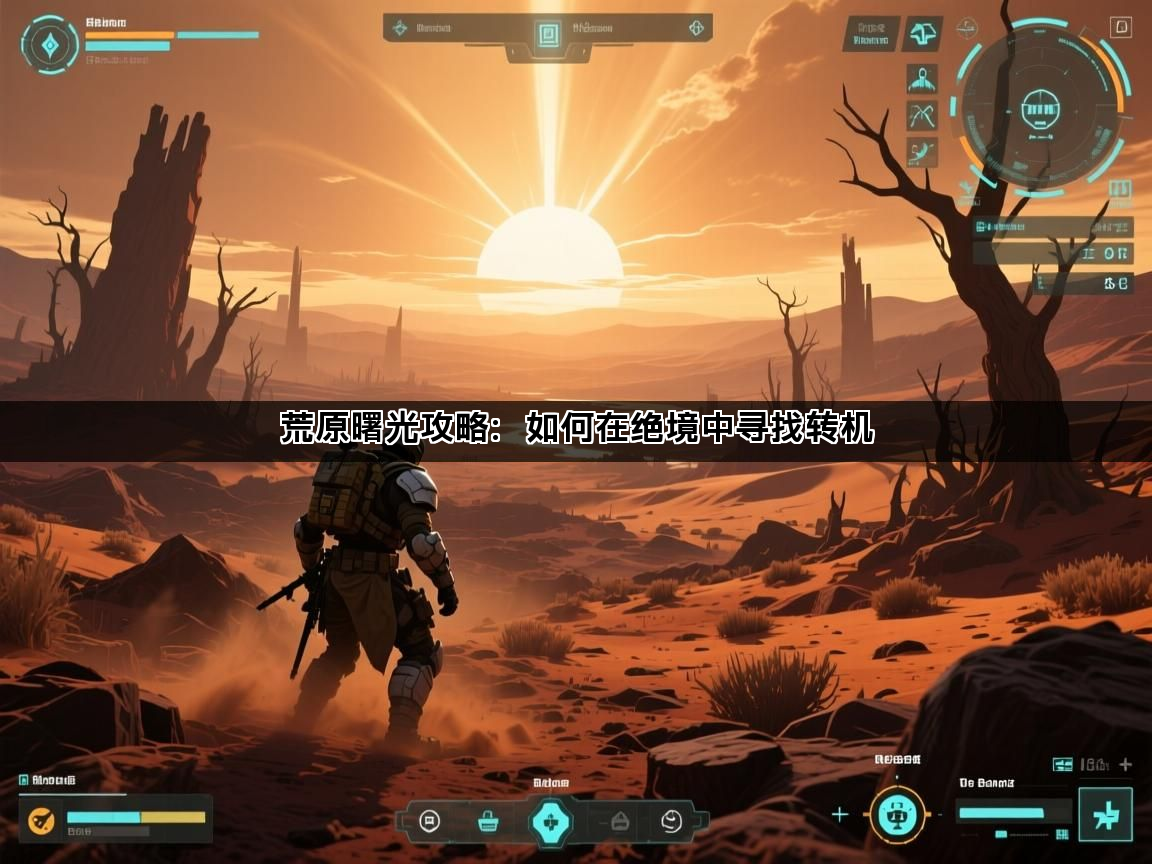
Task: Click the plus icon left of the robot
Action: 839,814
